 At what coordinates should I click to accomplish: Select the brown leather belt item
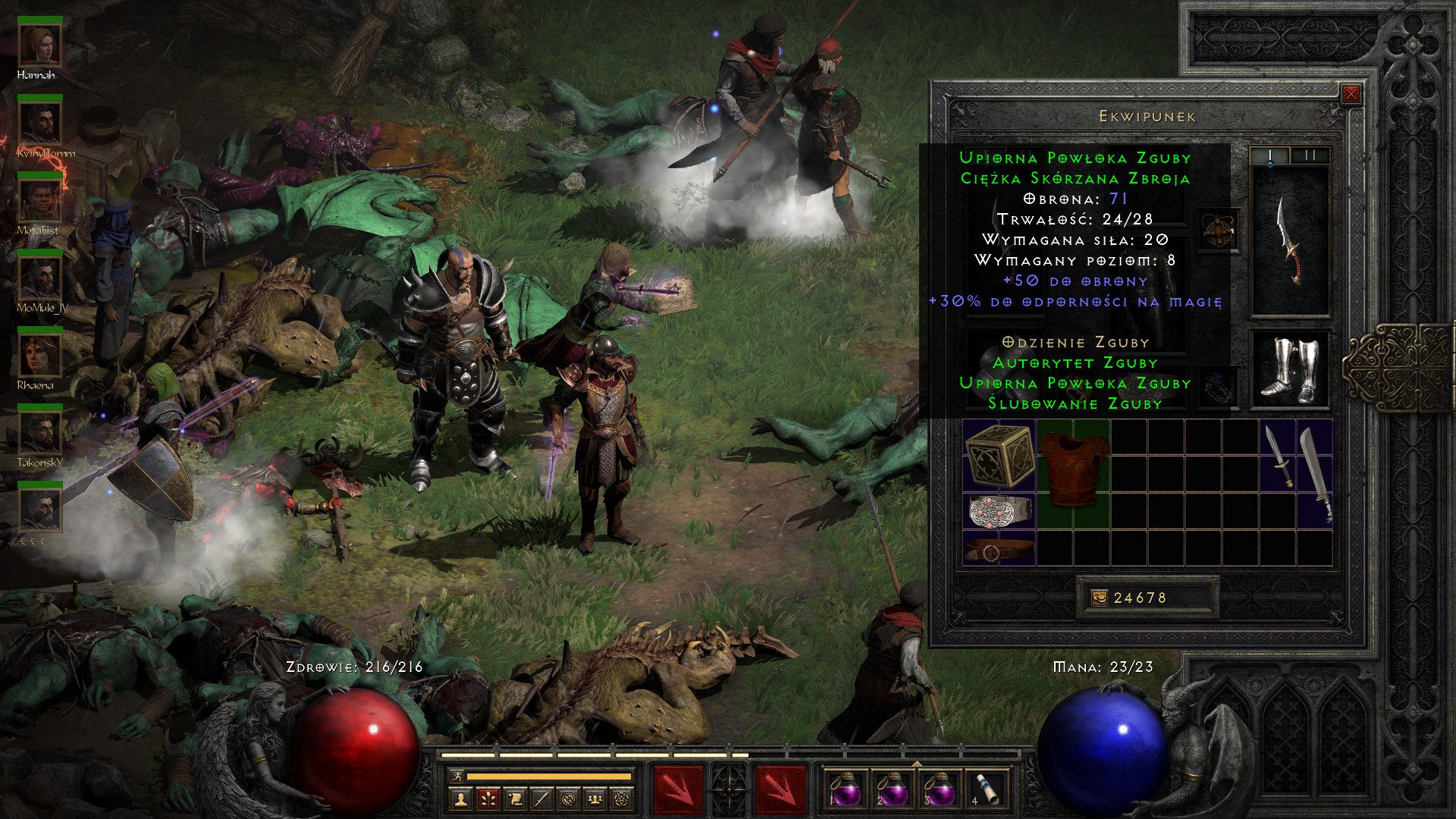tap(999, 549)
